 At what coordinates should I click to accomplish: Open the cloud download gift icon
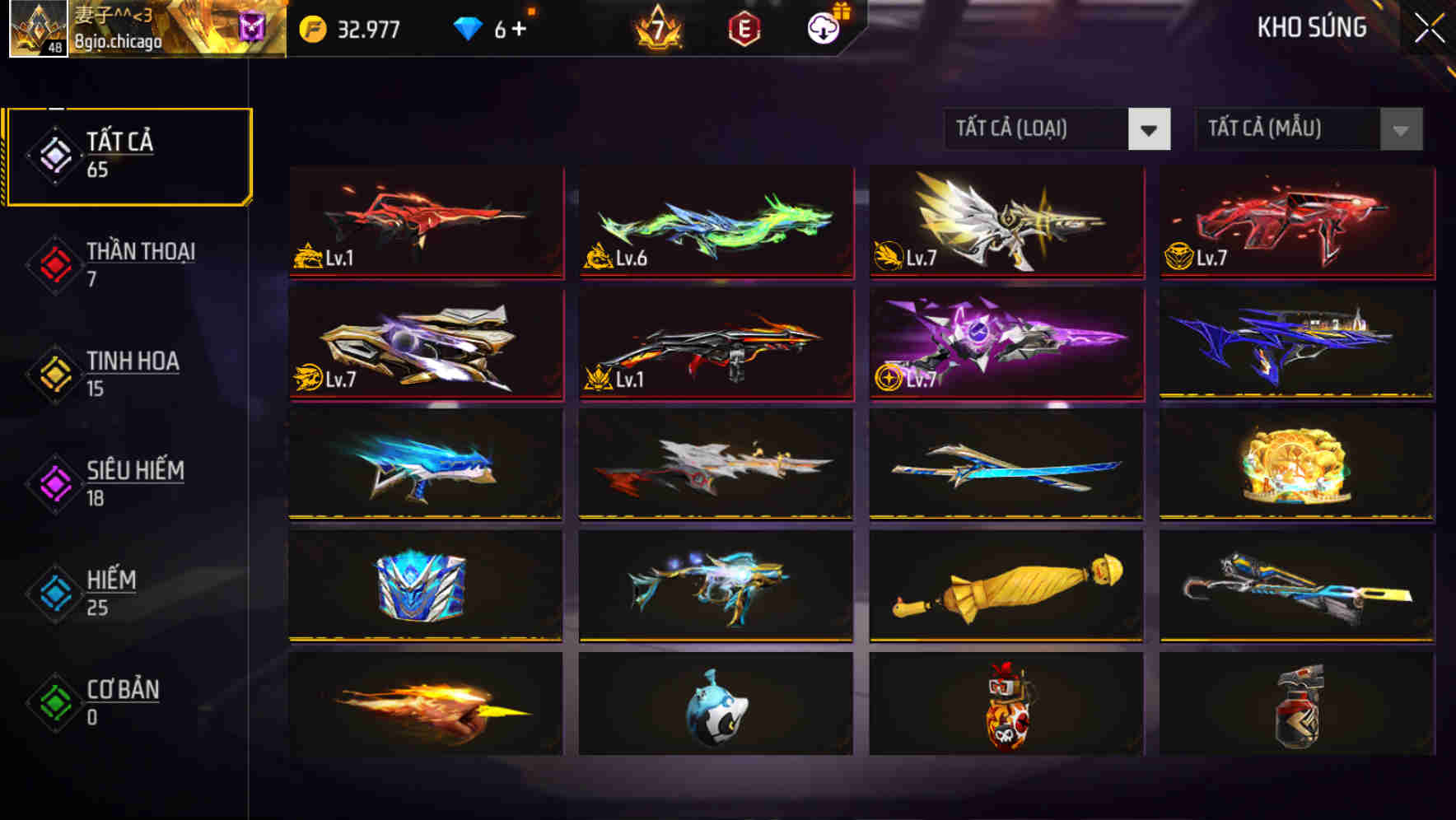point(820,29)
